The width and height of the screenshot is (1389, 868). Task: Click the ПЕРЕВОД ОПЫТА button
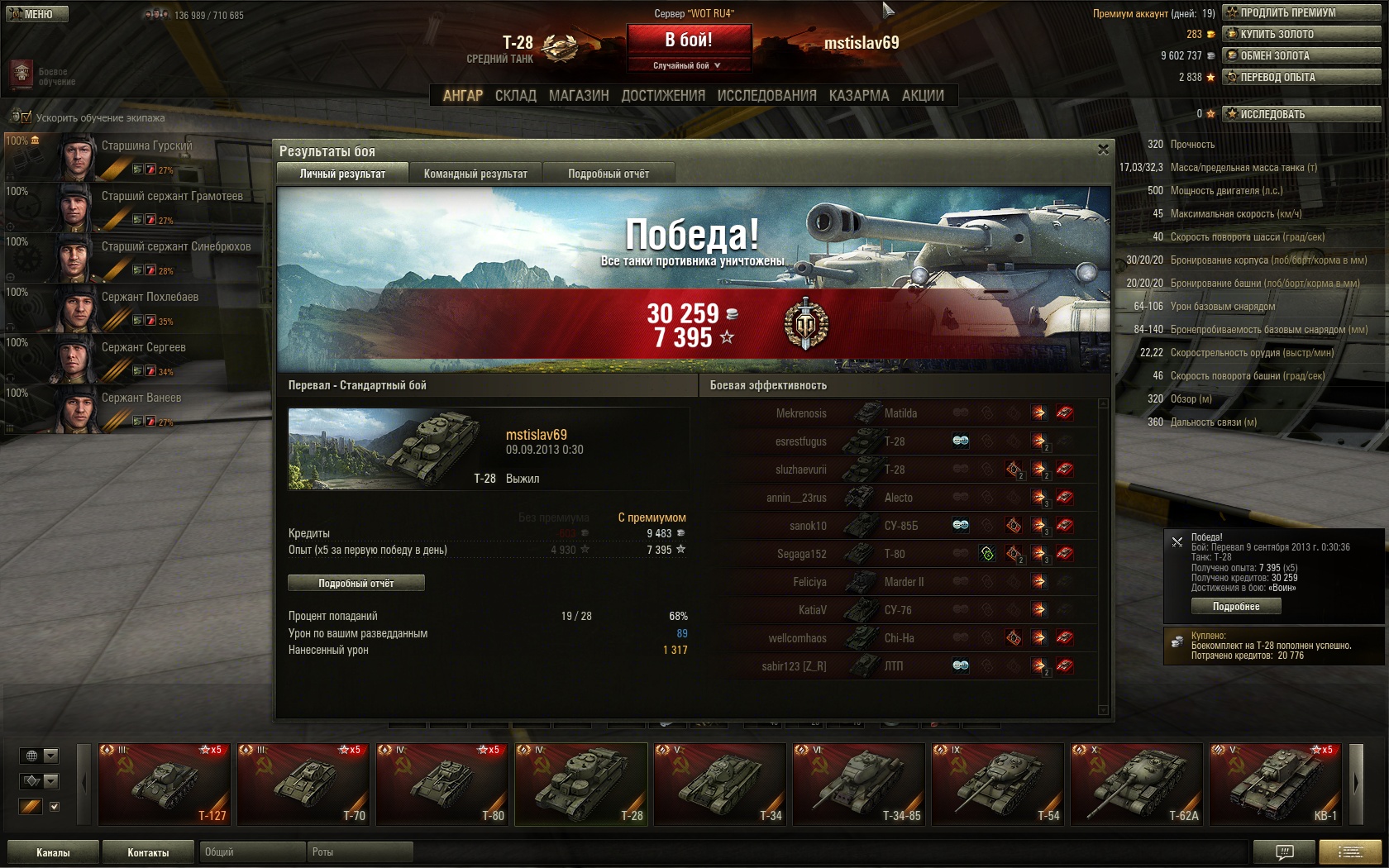(1302, 77)
